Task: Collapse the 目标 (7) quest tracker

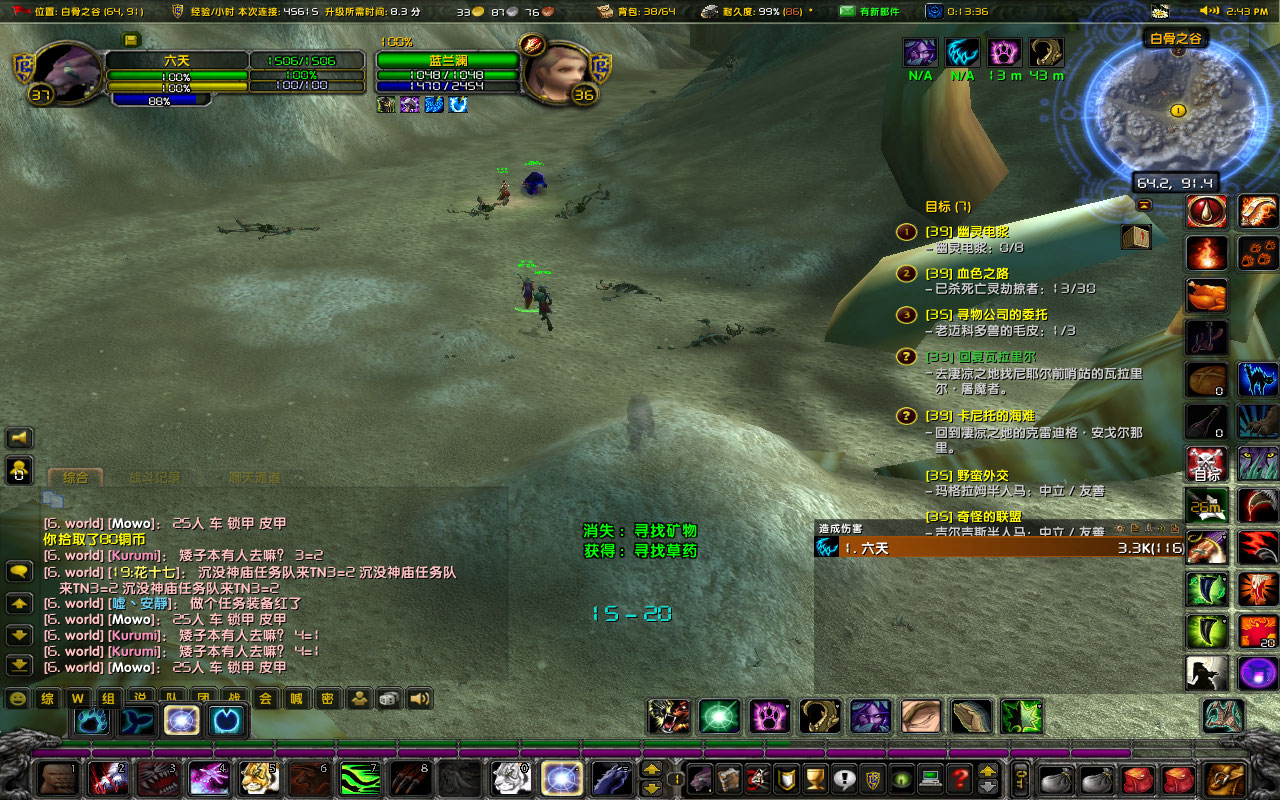Action: click(x=1146, y=206)
